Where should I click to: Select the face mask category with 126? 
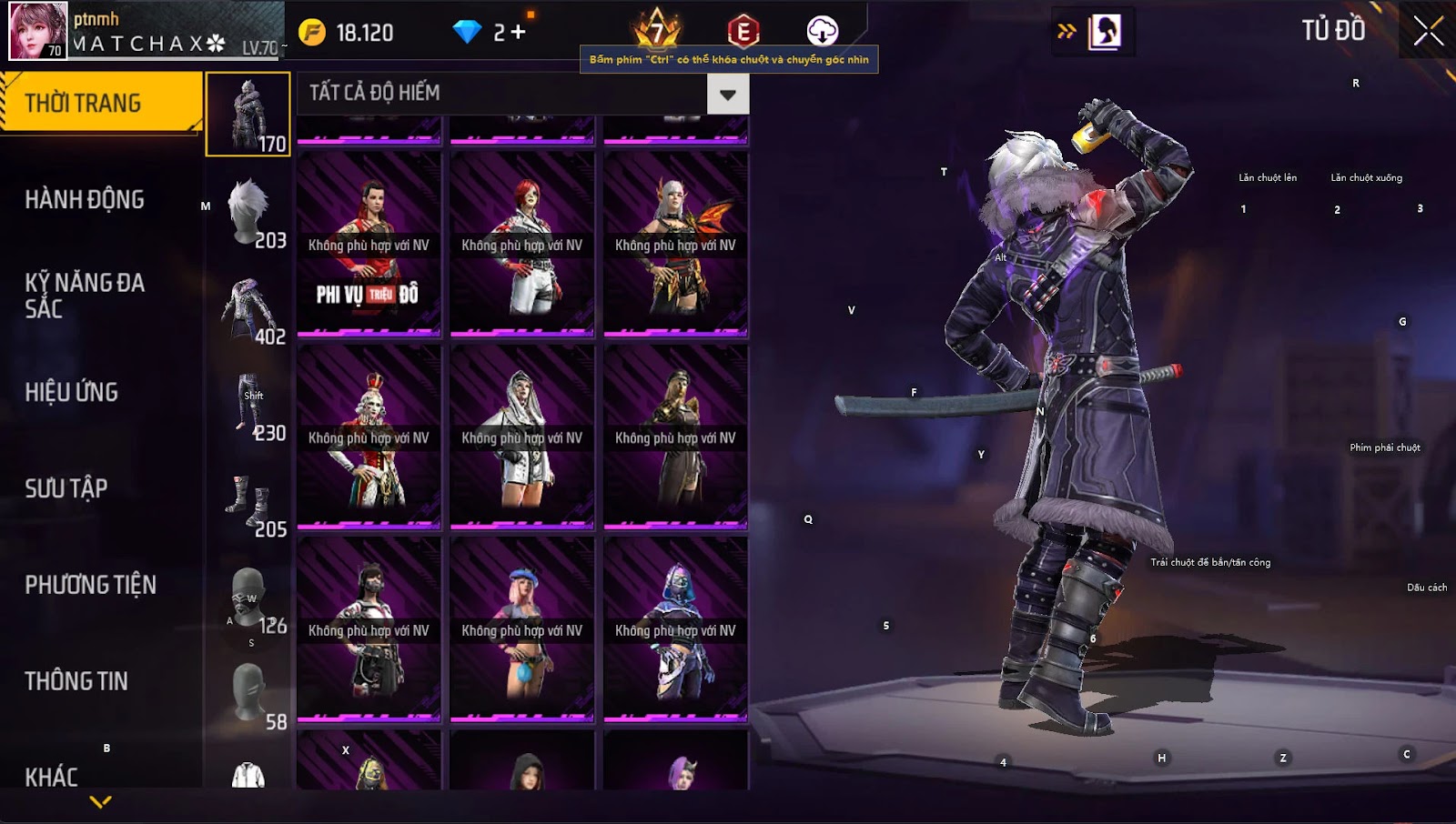coord(248,598)
